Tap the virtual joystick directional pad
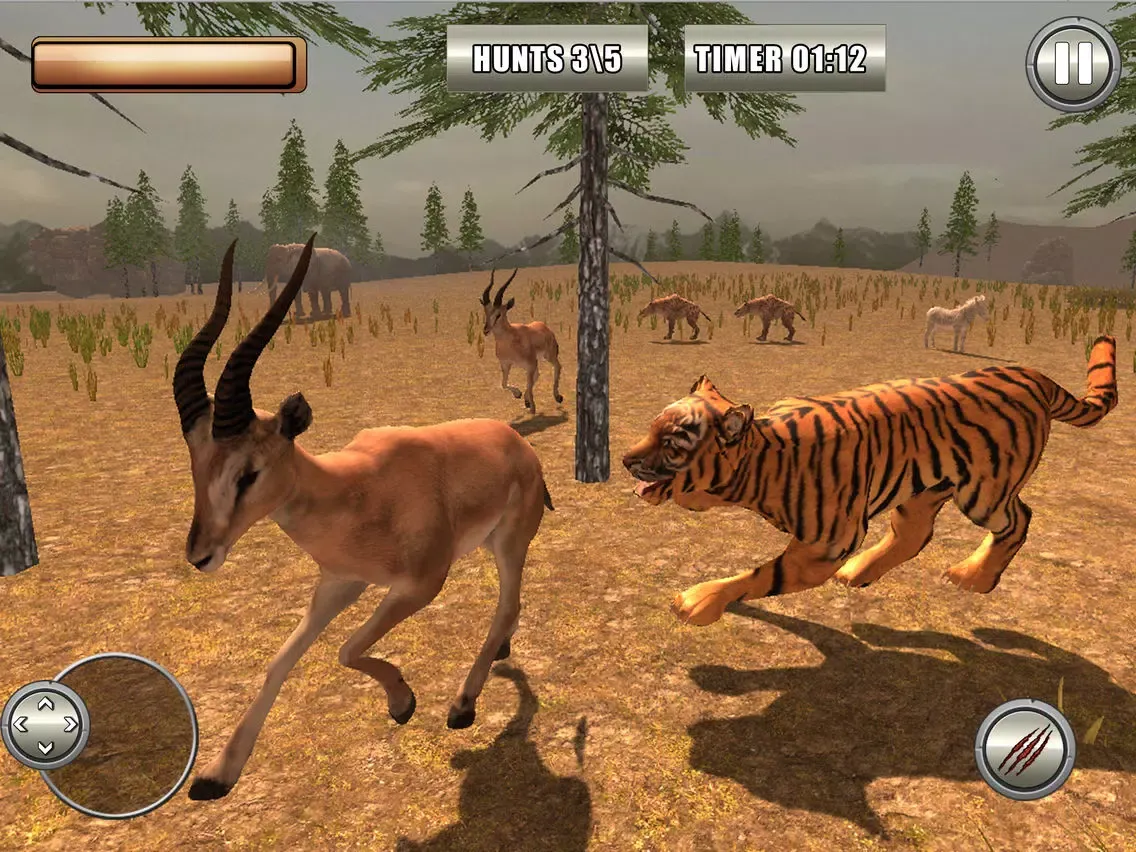This screenshot has width=1136, height=852. [x=46, y=725]
